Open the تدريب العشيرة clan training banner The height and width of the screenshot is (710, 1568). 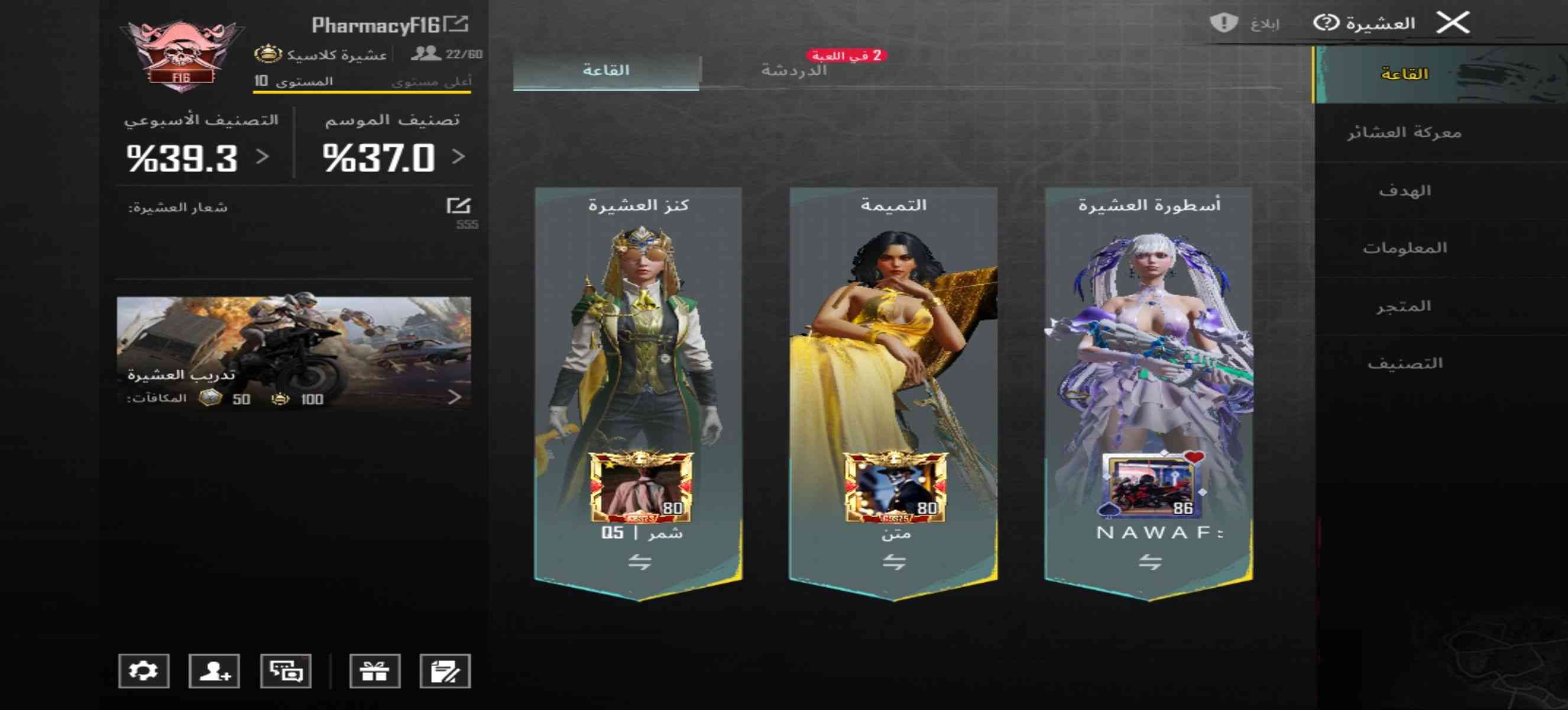tap(293, 353)
